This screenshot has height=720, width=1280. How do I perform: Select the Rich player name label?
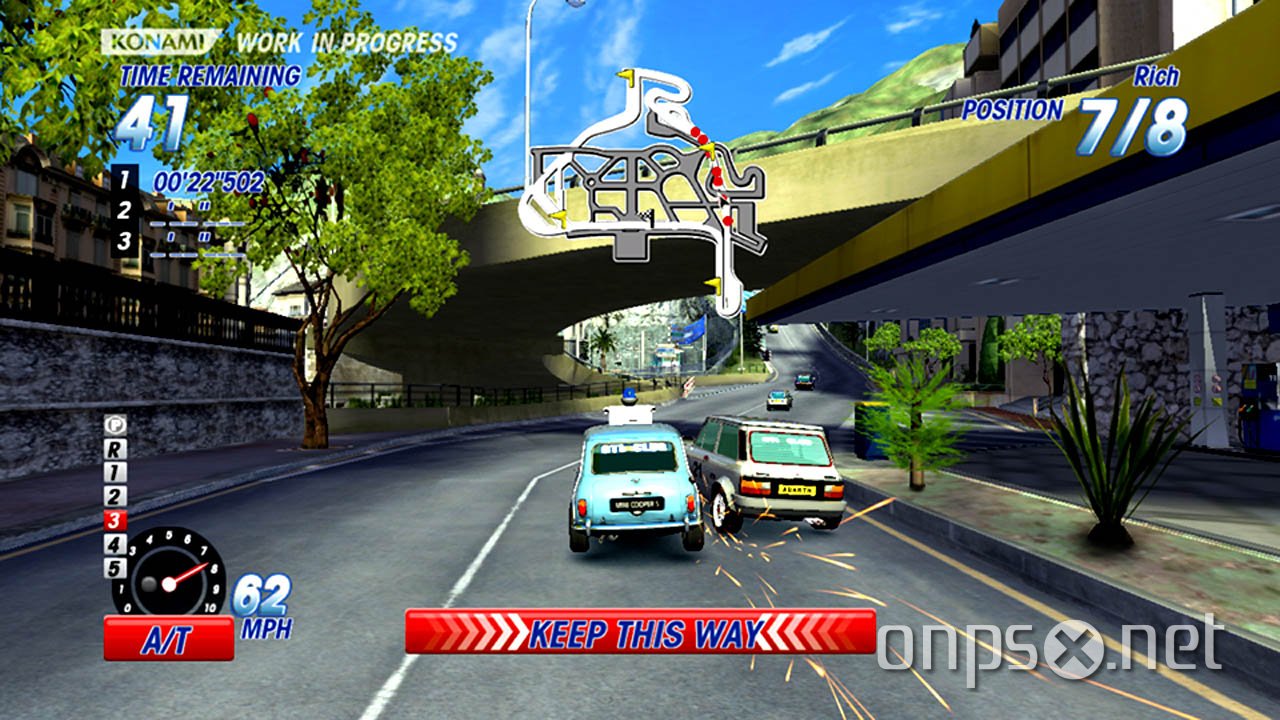[1157, 77]
